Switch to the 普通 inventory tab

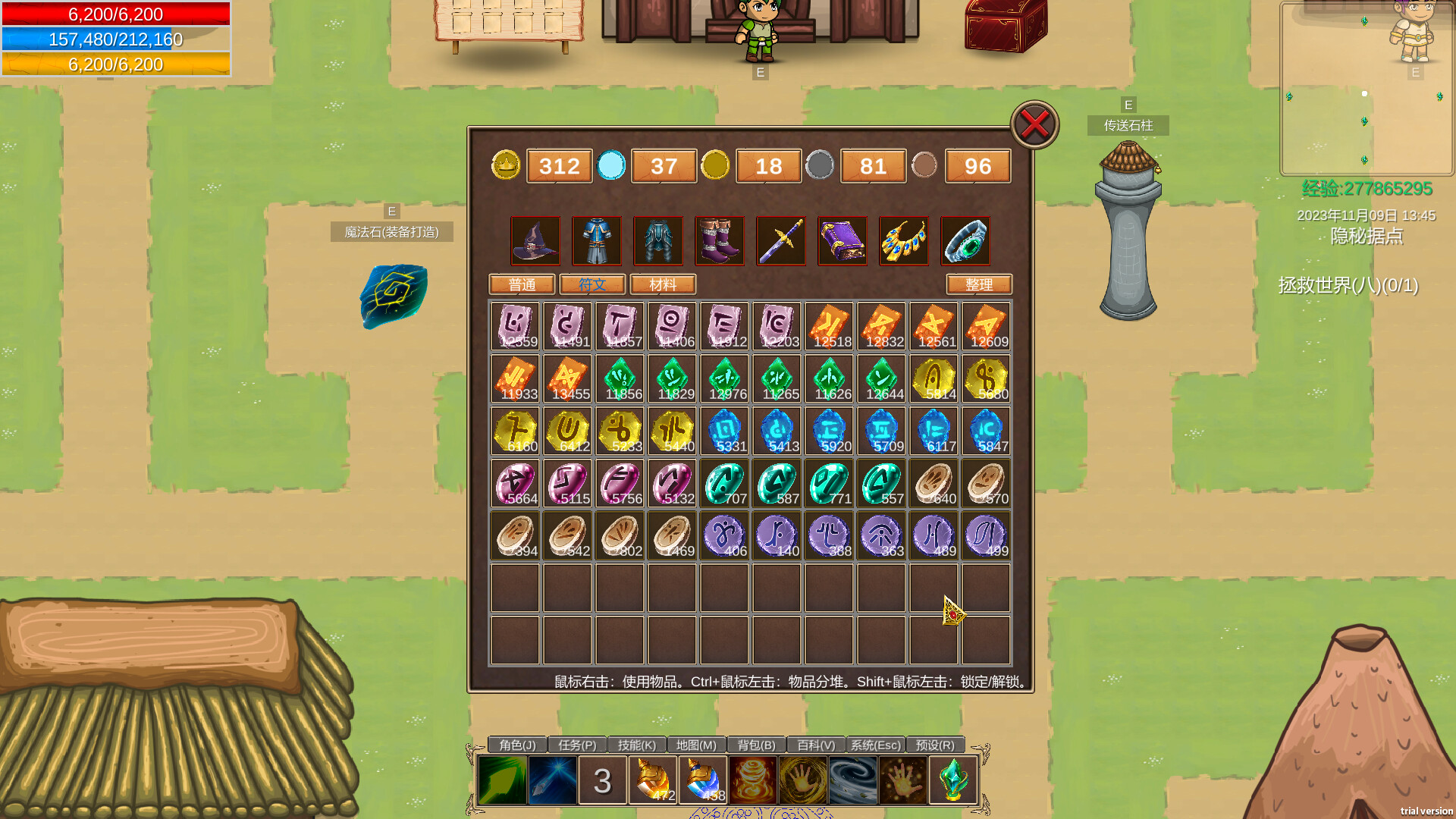522,285
